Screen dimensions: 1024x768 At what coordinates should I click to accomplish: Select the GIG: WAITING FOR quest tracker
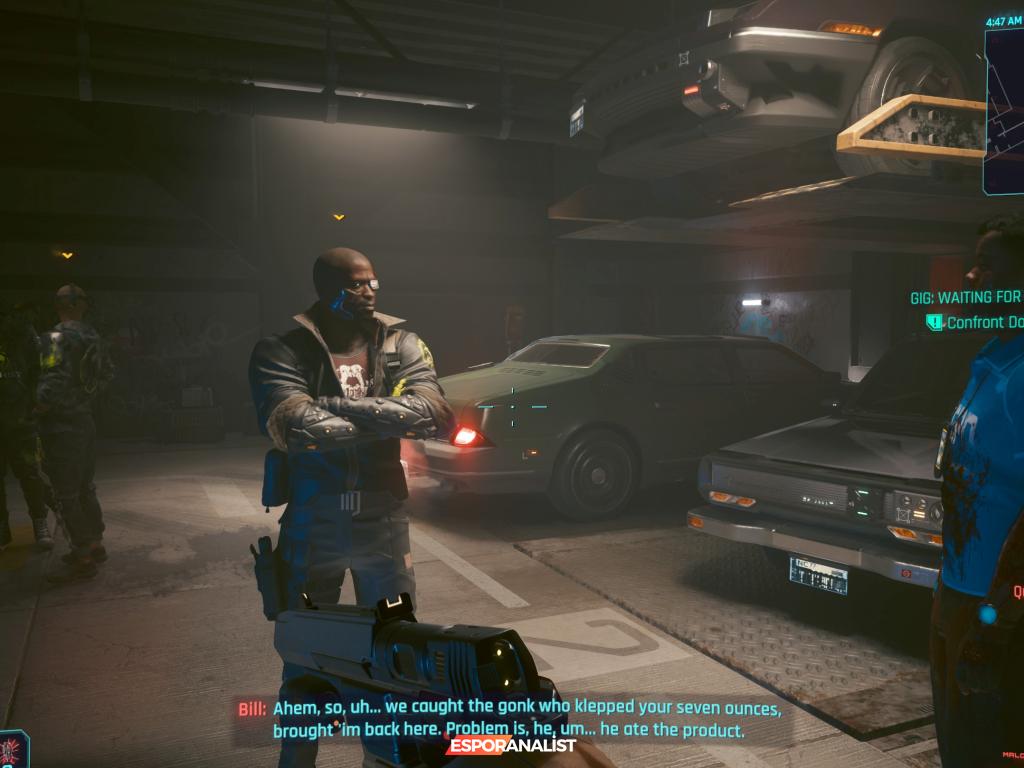point(965,297)
